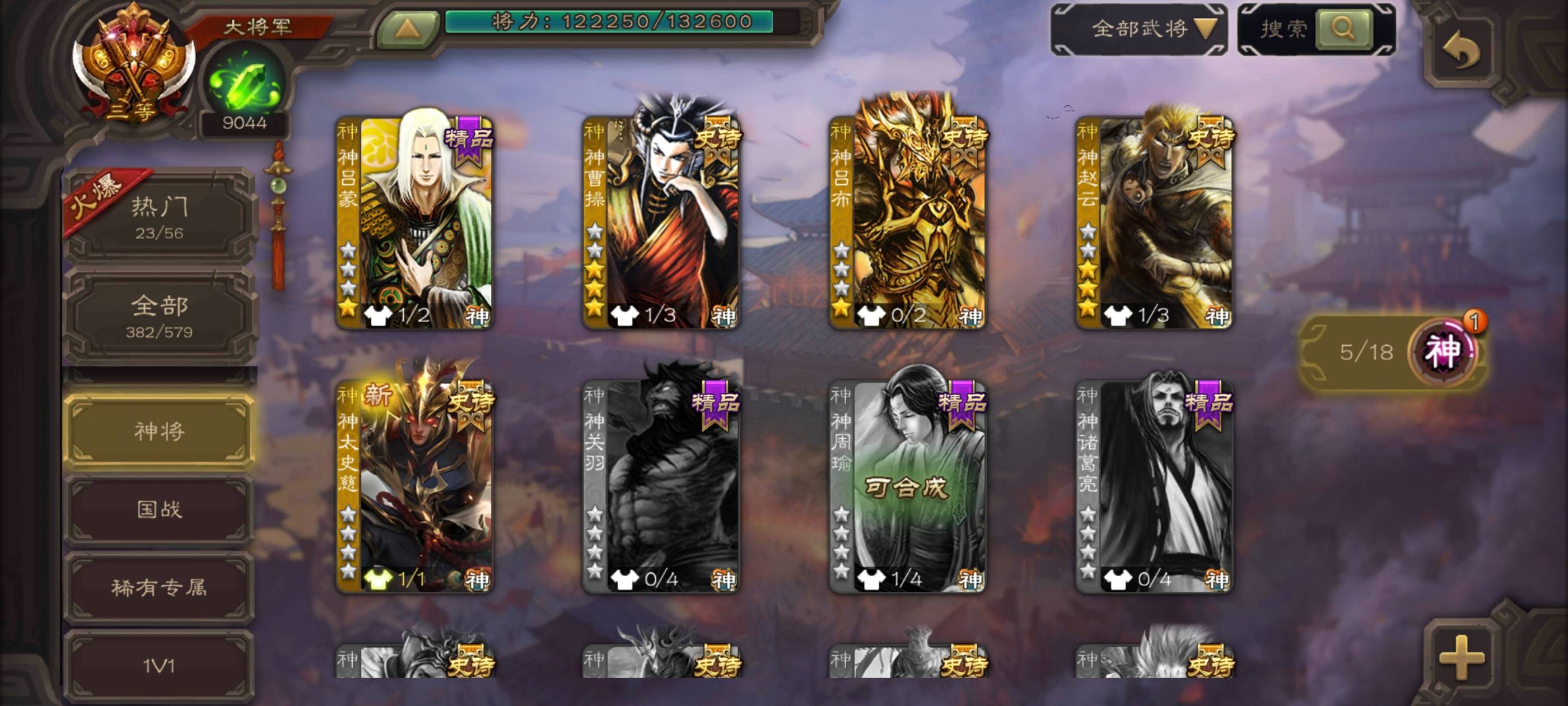Click the golden plus button
The image size is (1568, 706).
click(x=1461, y=657)
